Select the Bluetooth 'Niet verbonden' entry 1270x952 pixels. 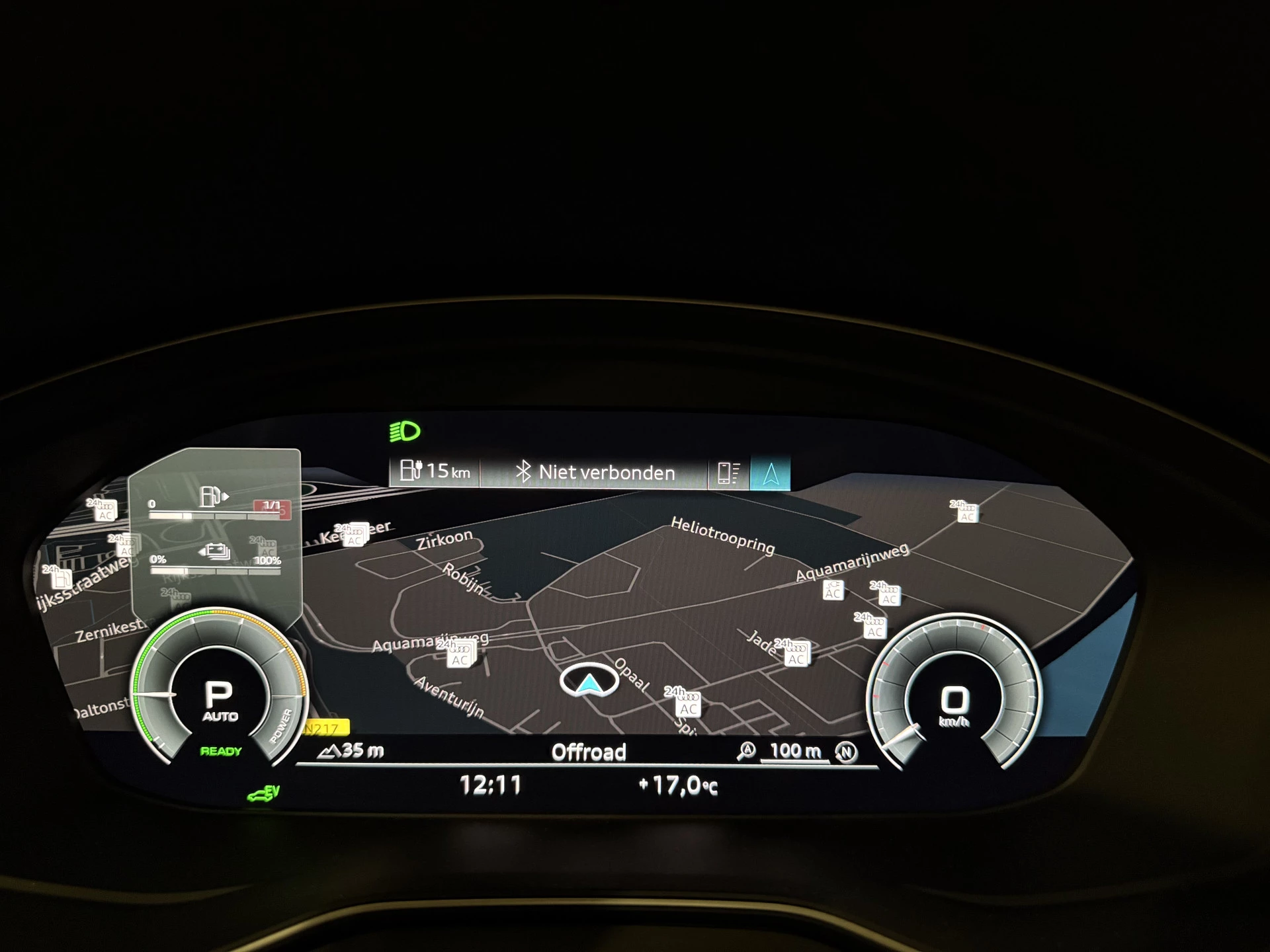pyautogui.click(x=595, y=473)
